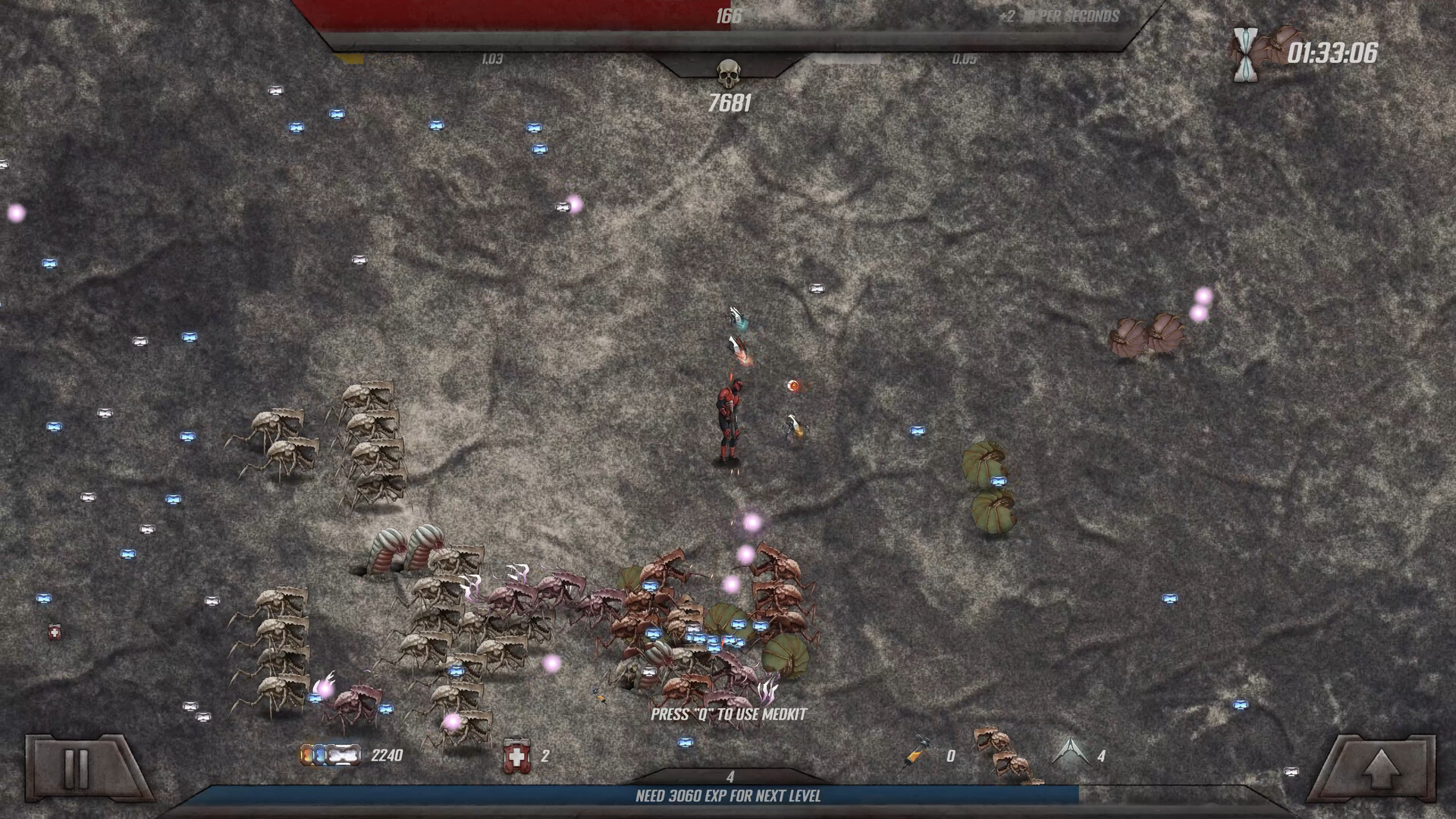The height and width of the screenshot is (819, 1456).
Task: Click the hourglass icon next to the mission timer
Action: click(1244, 52)
